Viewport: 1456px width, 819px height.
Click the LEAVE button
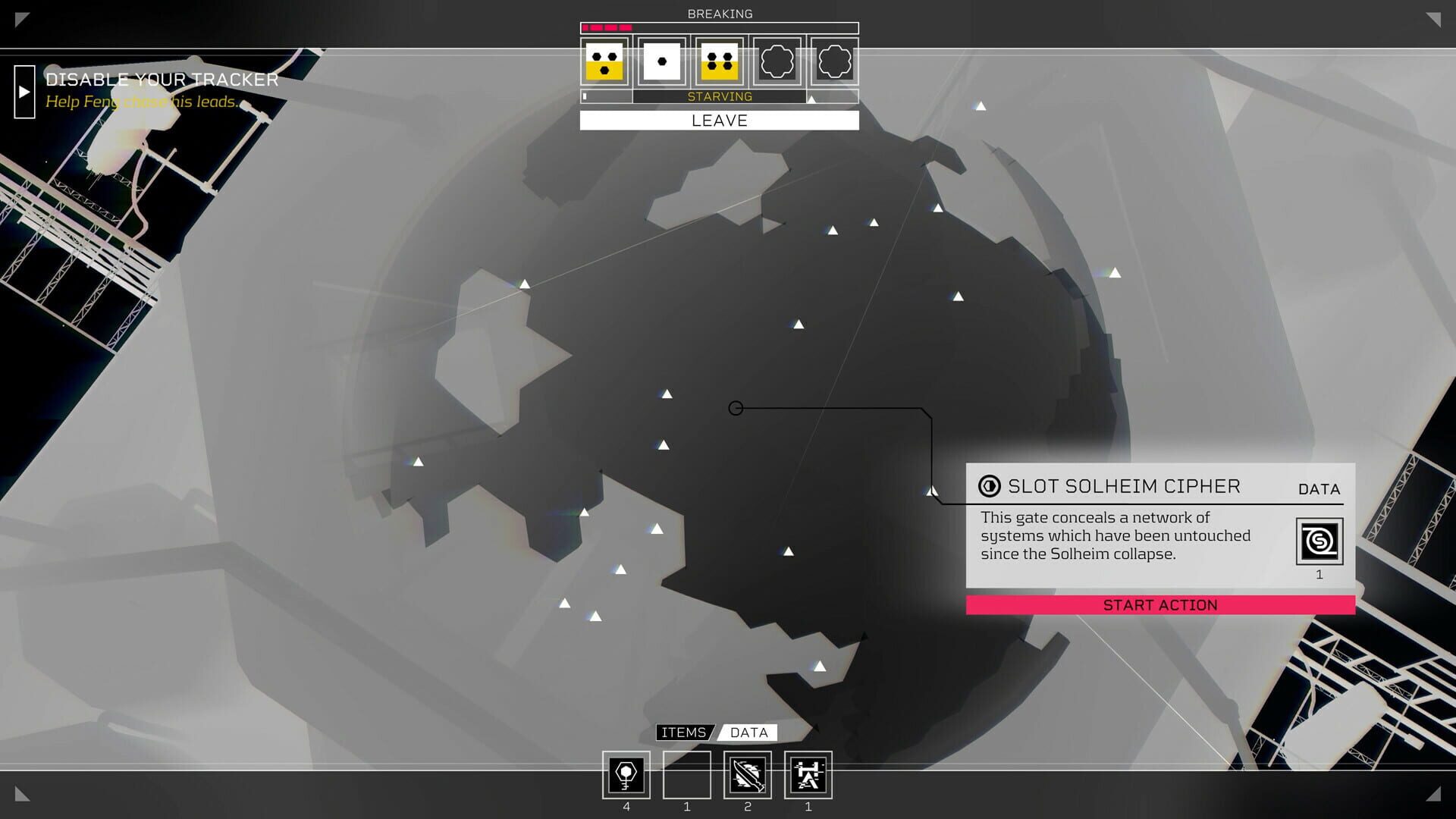pos(719,120)
